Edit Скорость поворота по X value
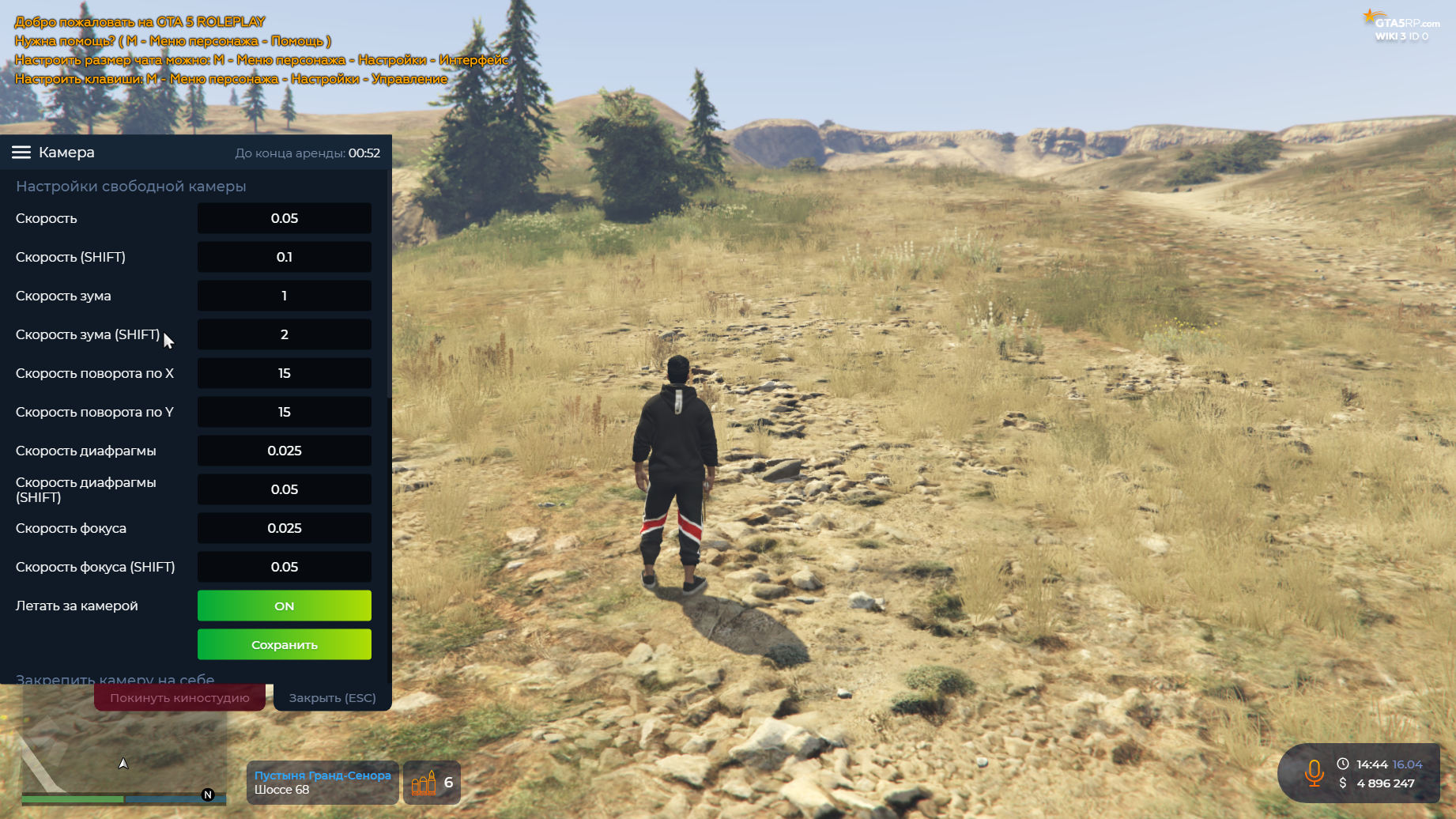The height and width of the screenshot is (819, 1456). pyautogui.click(x=284, y=373)
